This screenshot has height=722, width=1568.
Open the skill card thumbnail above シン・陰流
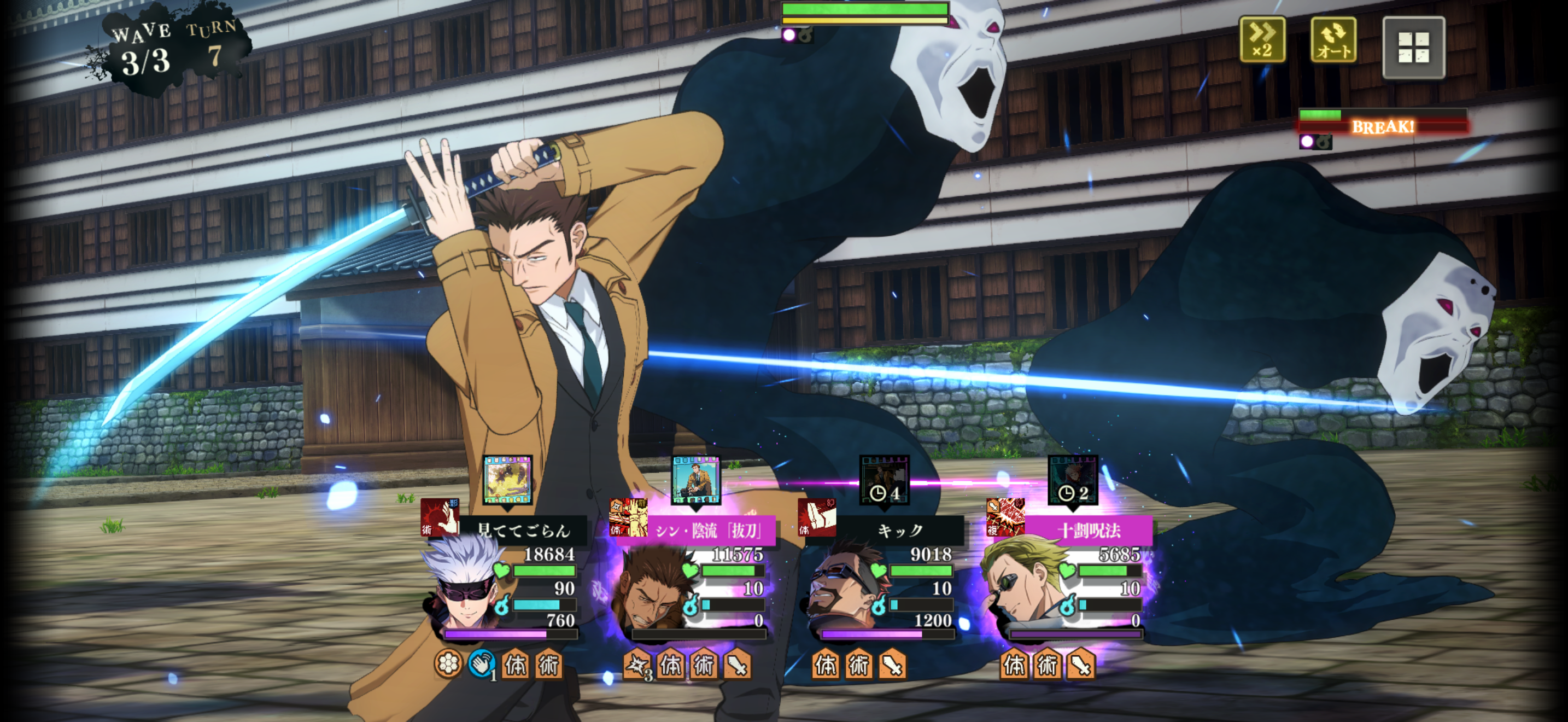(696, 480)
